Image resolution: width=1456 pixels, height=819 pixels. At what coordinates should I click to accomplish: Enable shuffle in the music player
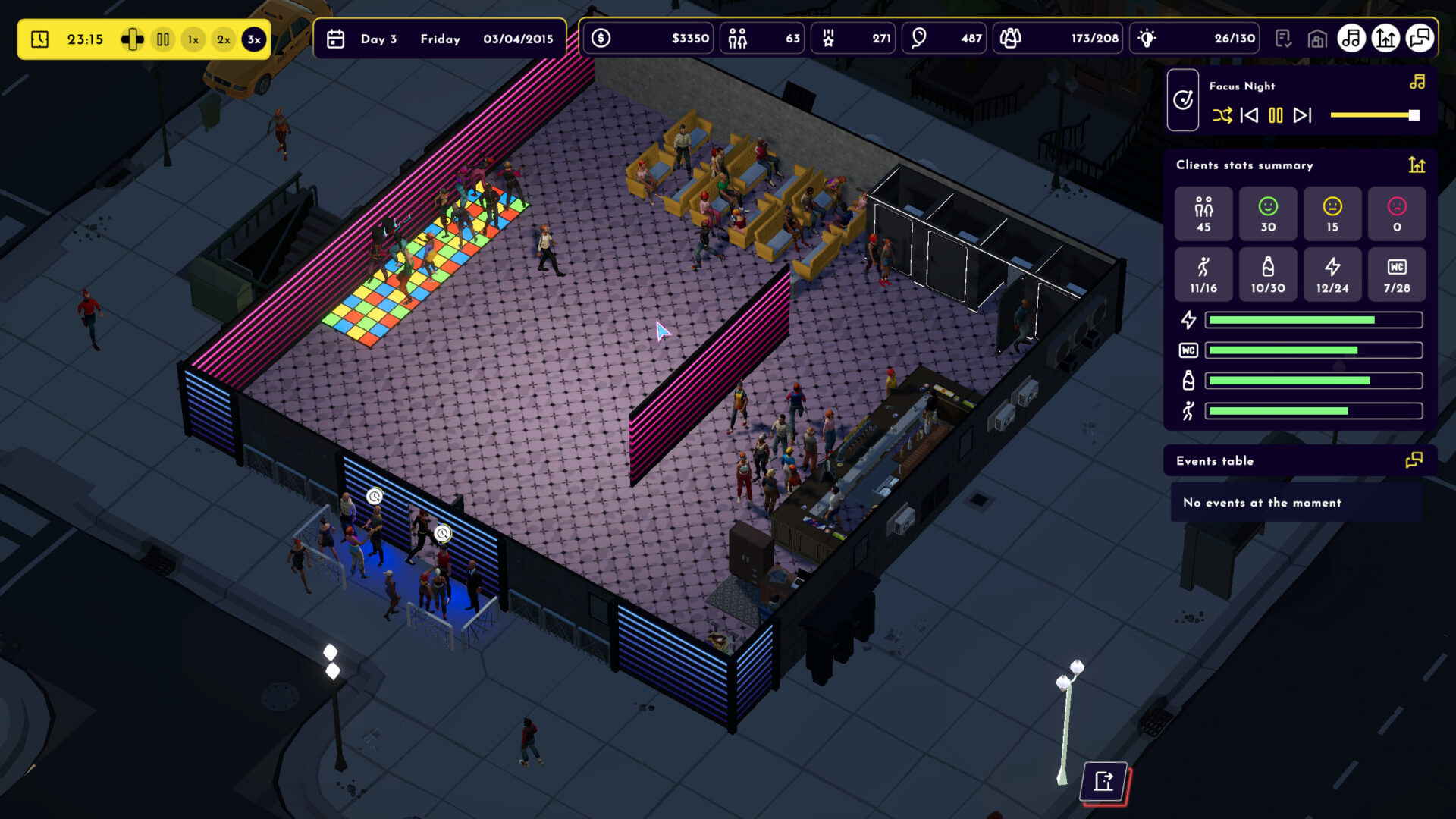[x=1222, y=115]
